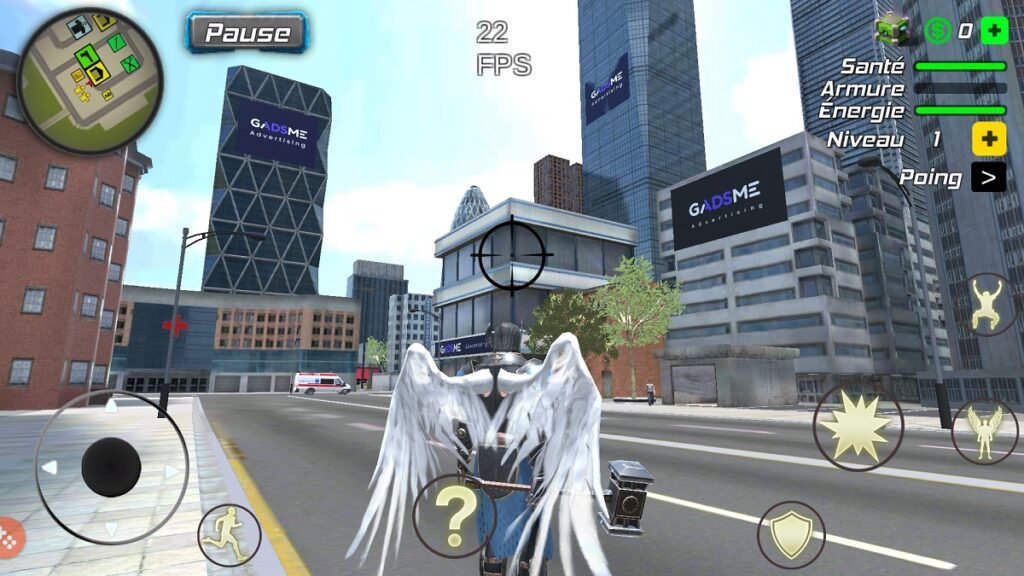Tap the yellow plus next to Niveau
This screenshot has height=576, width=1024.
(x=988, y=139)
